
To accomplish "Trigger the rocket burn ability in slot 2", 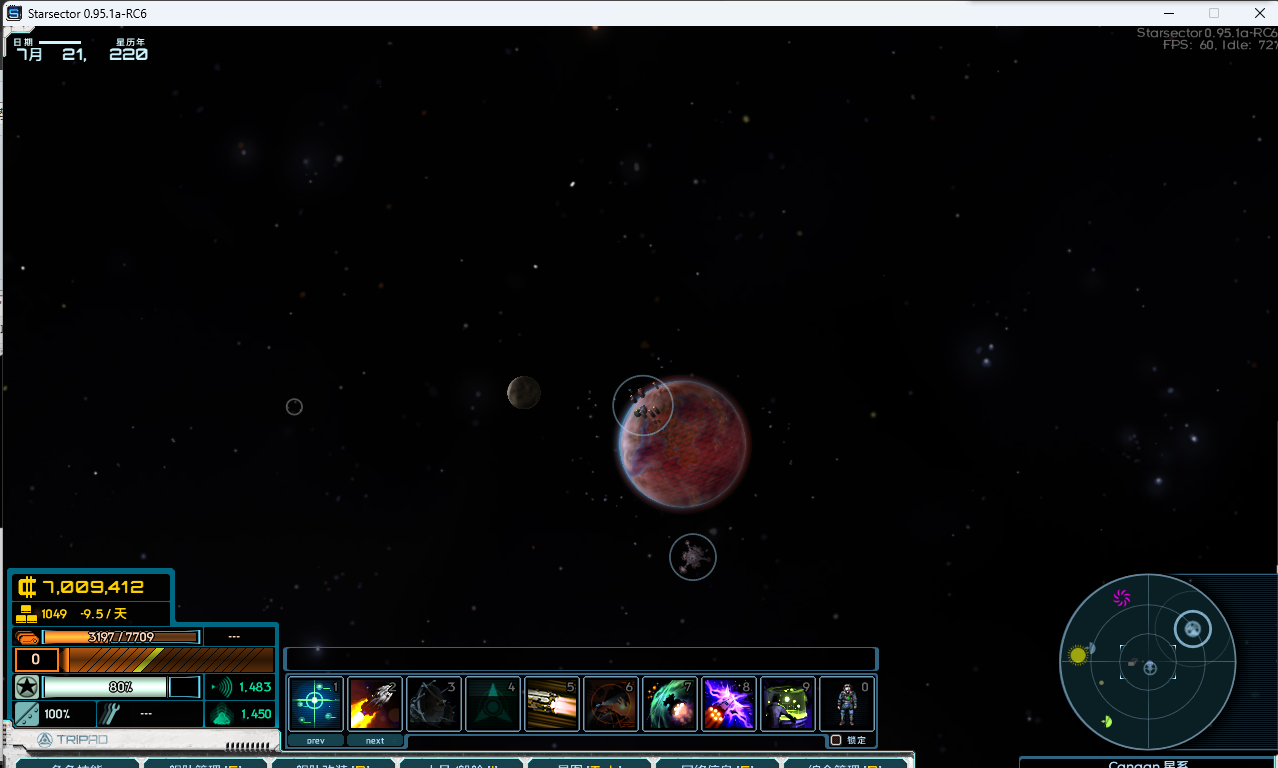I will (375, 704).
